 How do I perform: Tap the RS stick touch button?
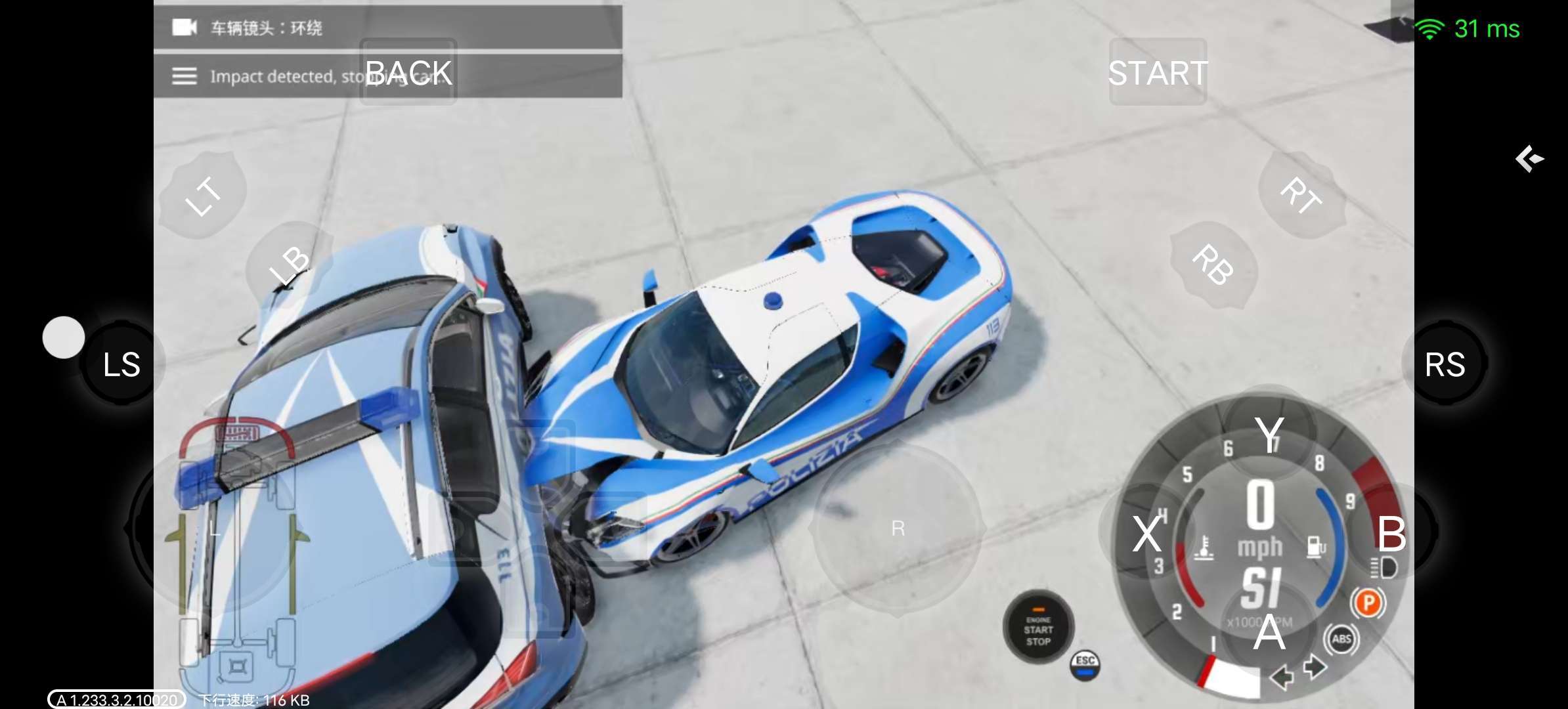point(1445,364)
